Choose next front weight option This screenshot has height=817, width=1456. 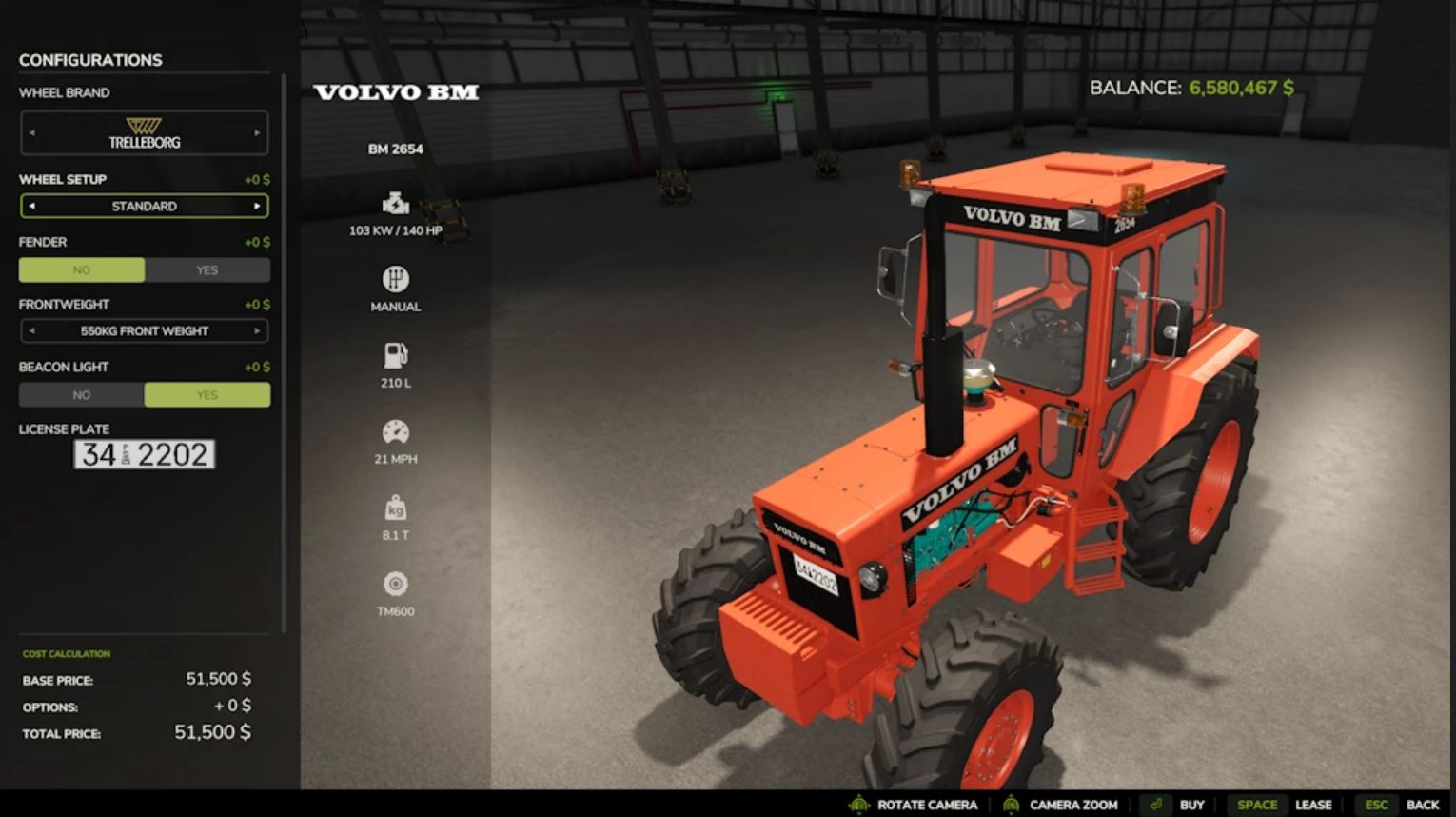257,331
